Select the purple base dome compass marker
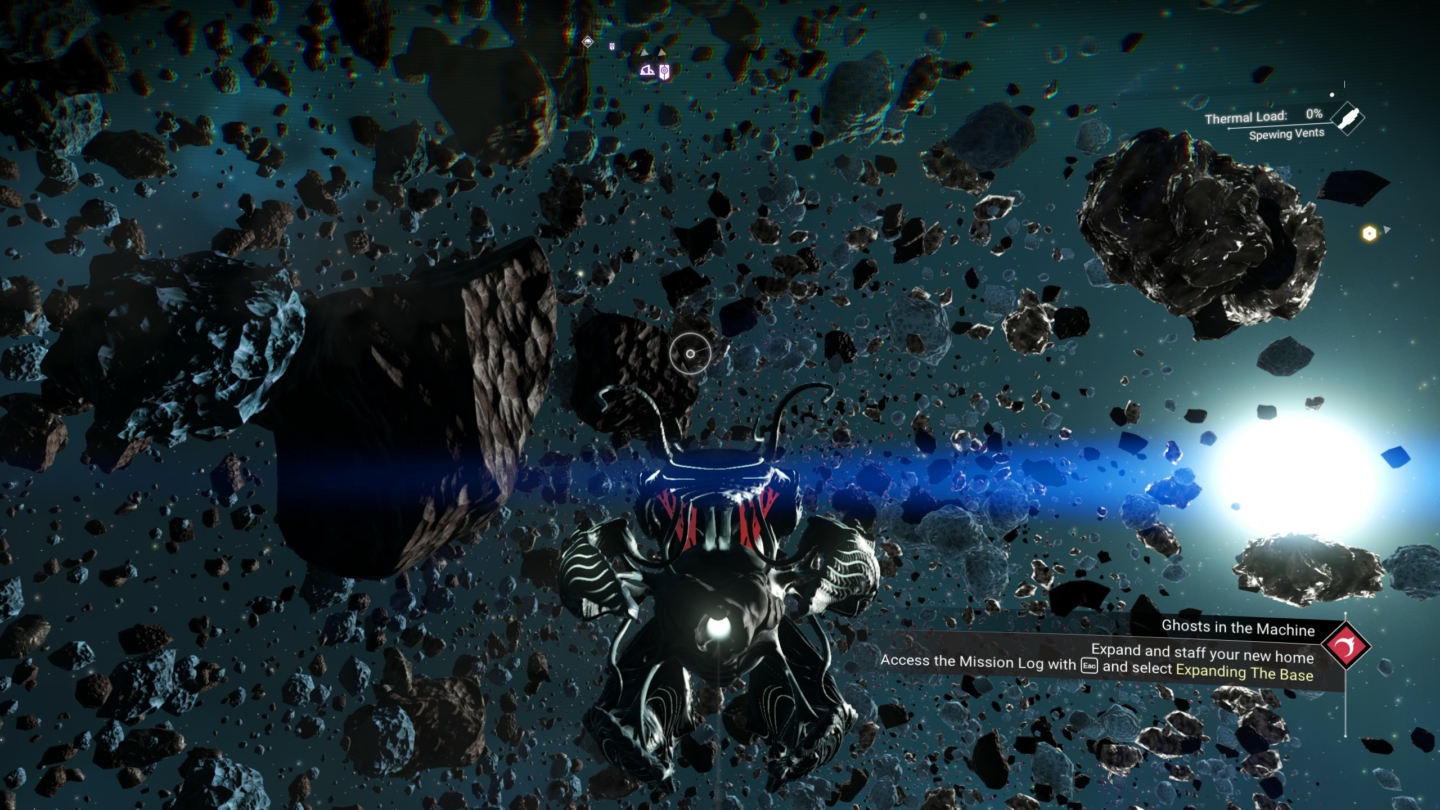Viewport: 1440px width, 810px height. coord(647,70)
